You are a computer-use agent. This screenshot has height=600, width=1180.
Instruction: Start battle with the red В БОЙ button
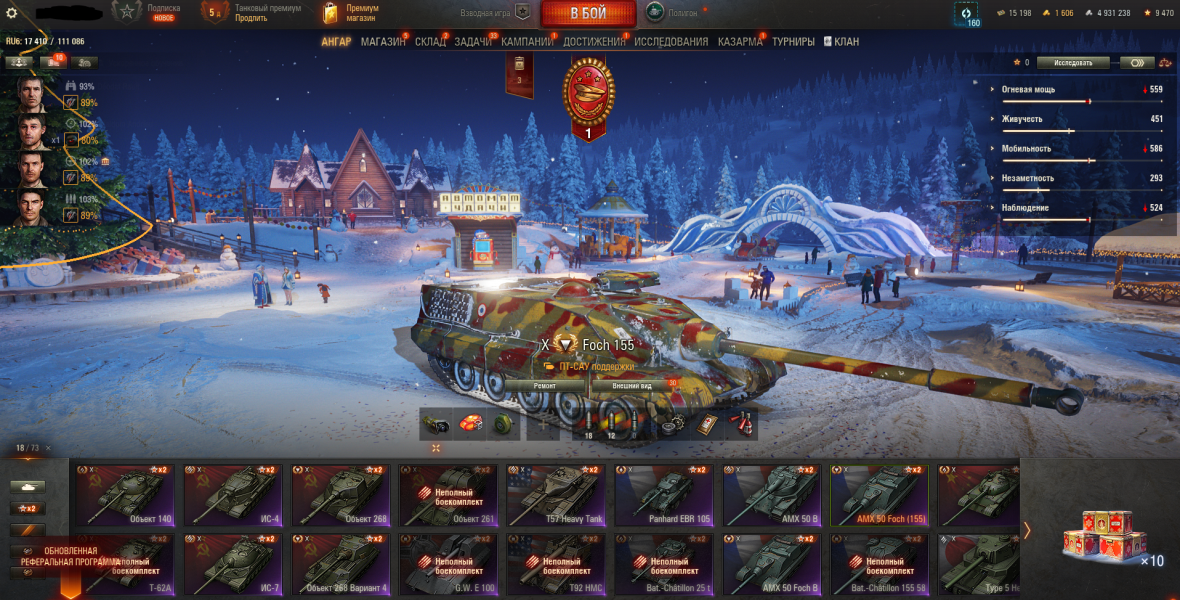pos(588,13)
